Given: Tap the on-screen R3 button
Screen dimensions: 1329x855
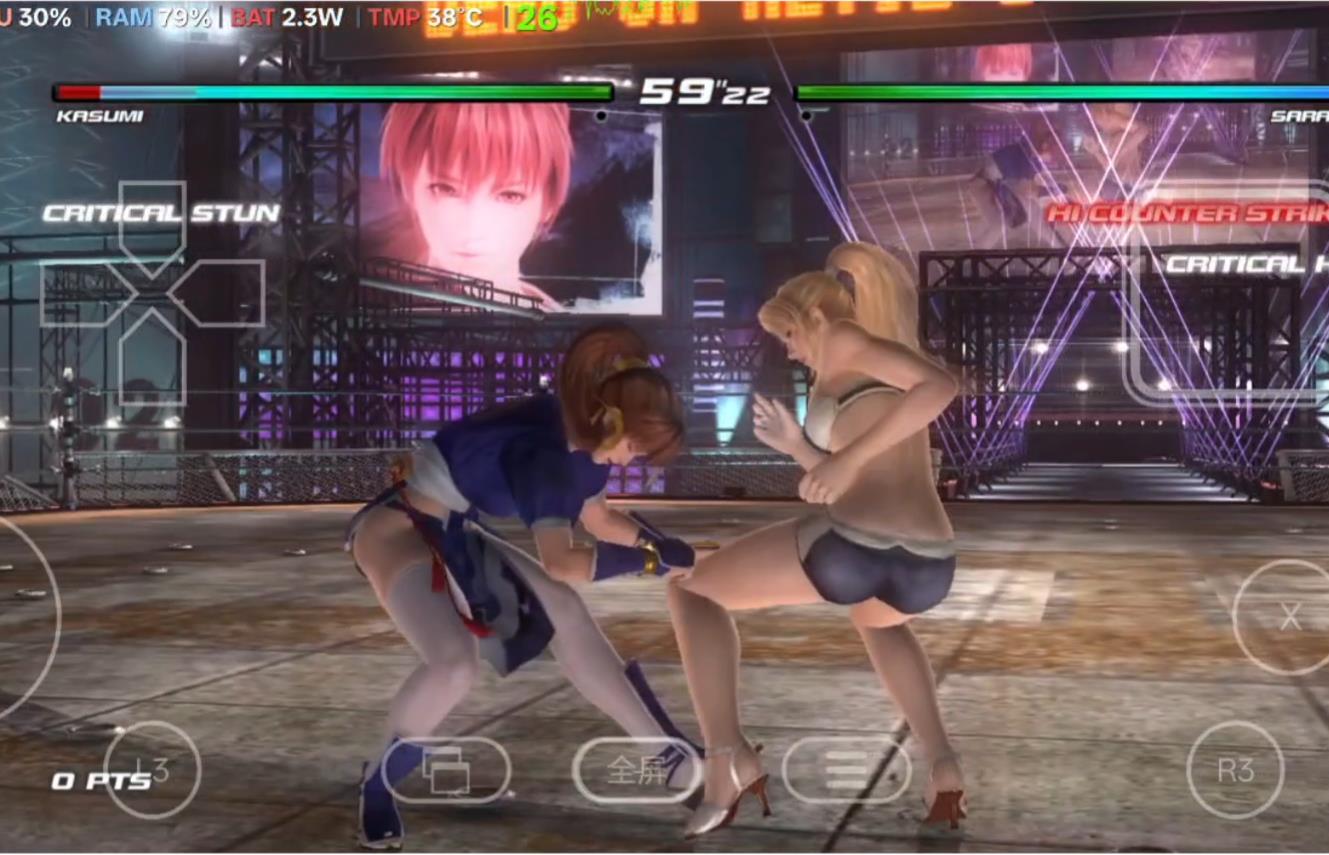Looking at the screenshot, I should point(1235,770).
